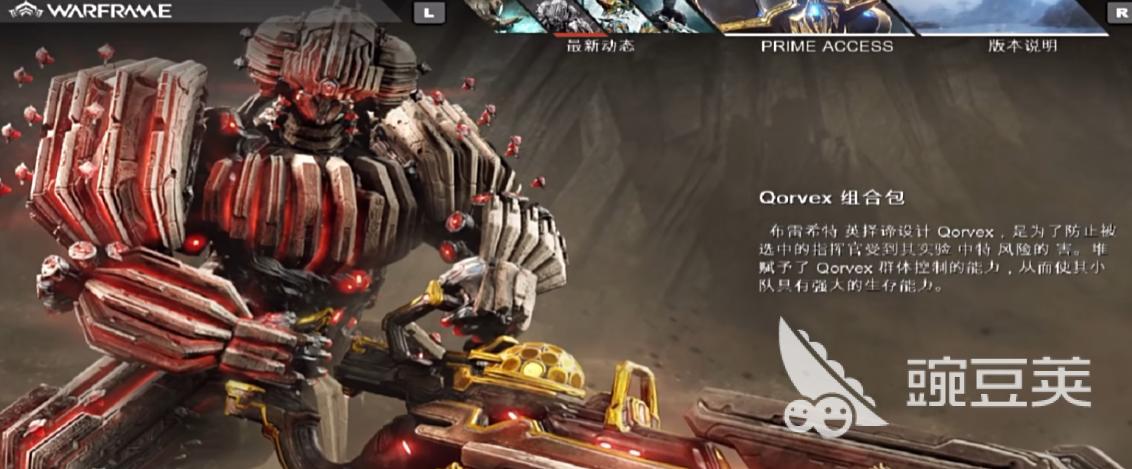
Task: Show the 版本说明 version notes tab
Action: point(1022,45)
